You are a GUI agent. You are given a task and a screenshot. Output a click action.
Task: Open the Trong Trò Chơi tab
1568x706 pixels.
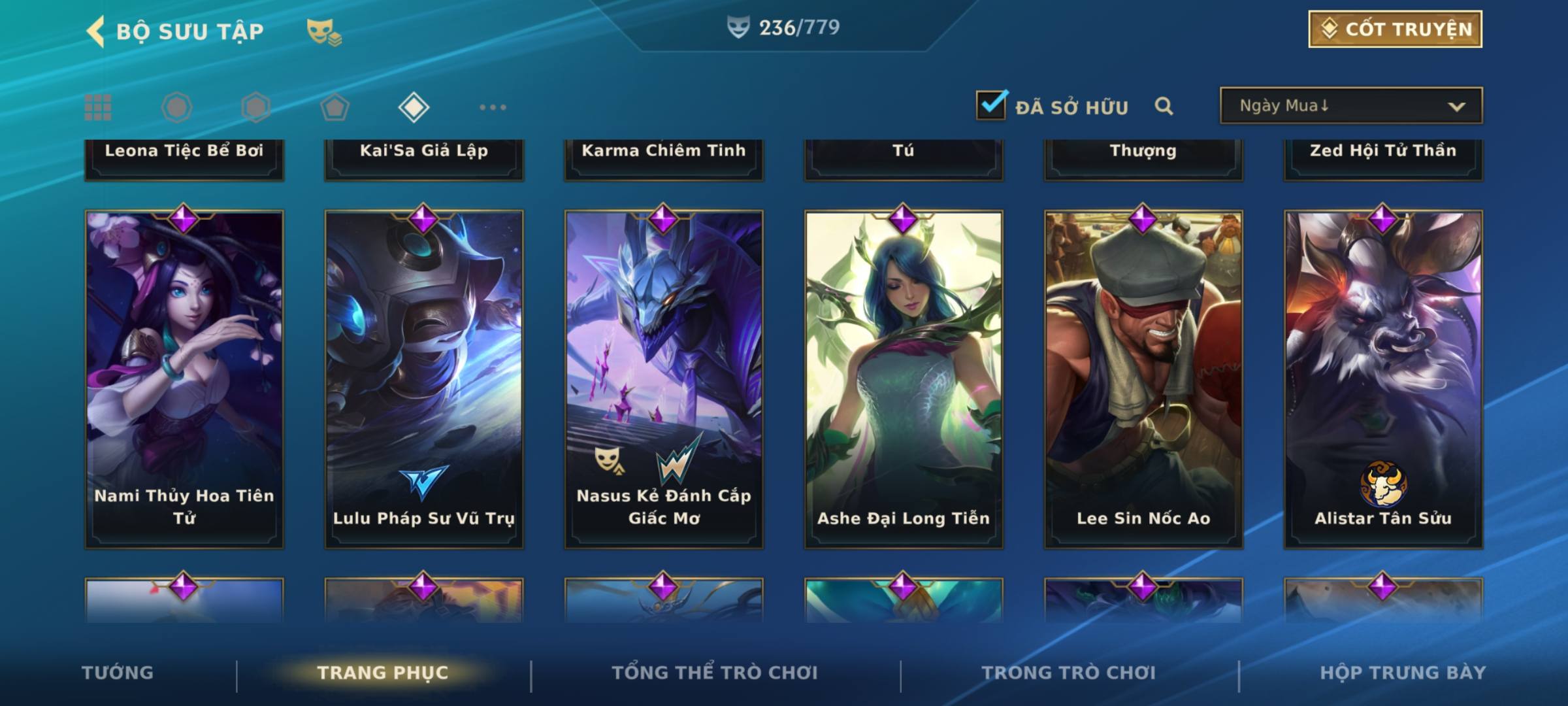(1069, 673)
